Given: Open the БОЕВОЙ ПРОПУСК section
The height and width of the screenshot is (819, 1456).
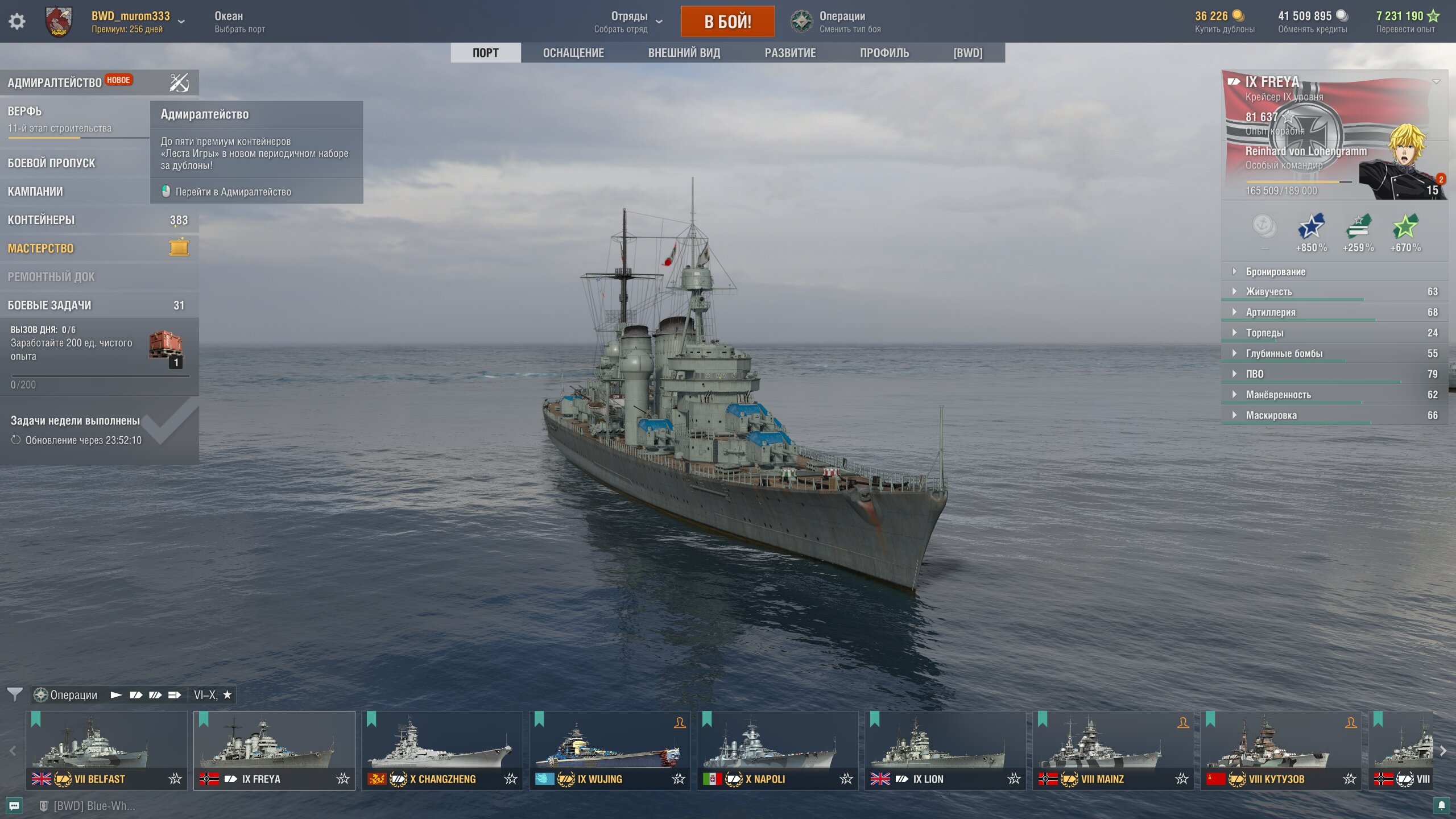Looking at the screenshot, I should [51, 163].
